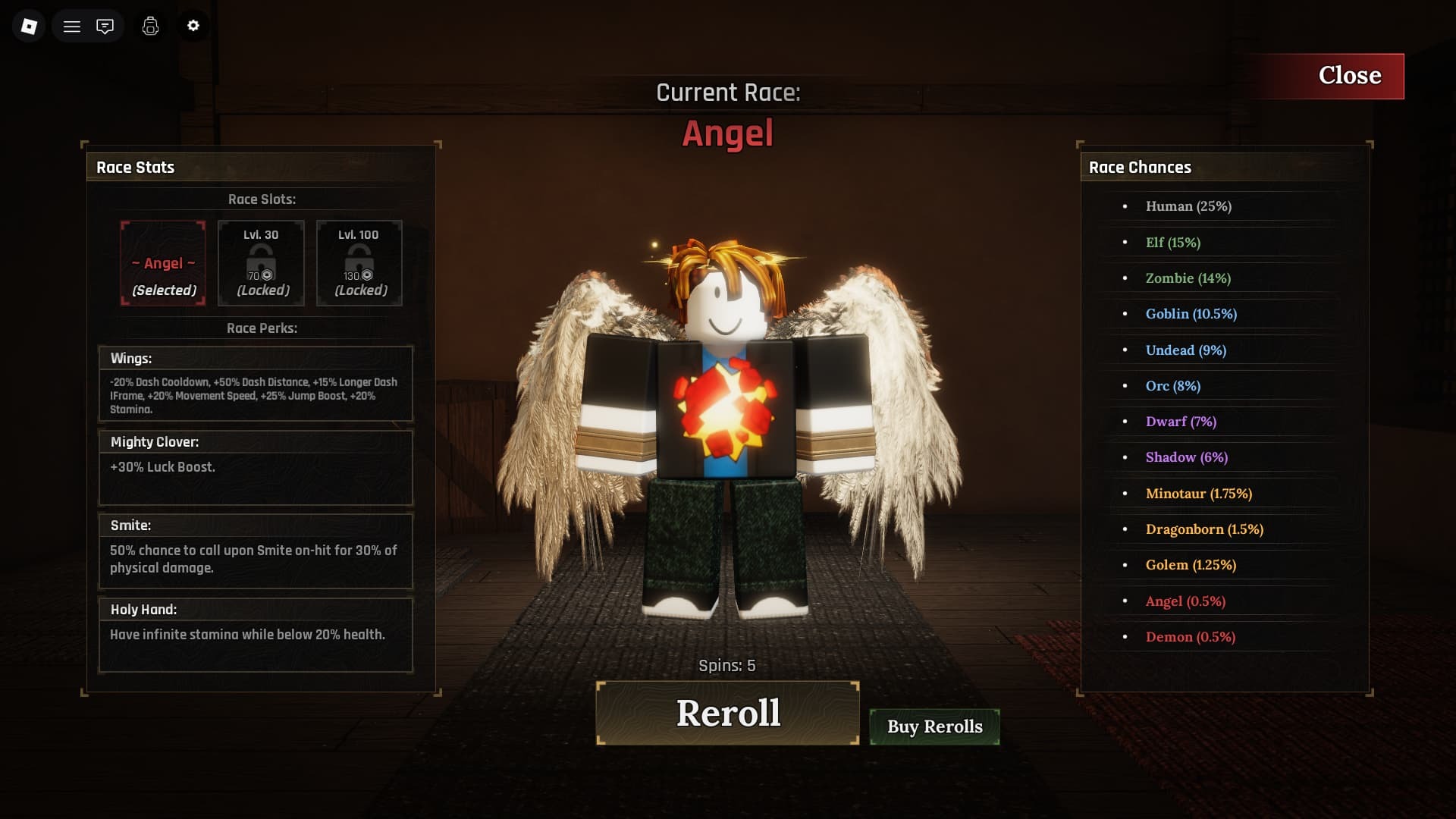Expand the Holy Hand perk description

click(255, 634)
